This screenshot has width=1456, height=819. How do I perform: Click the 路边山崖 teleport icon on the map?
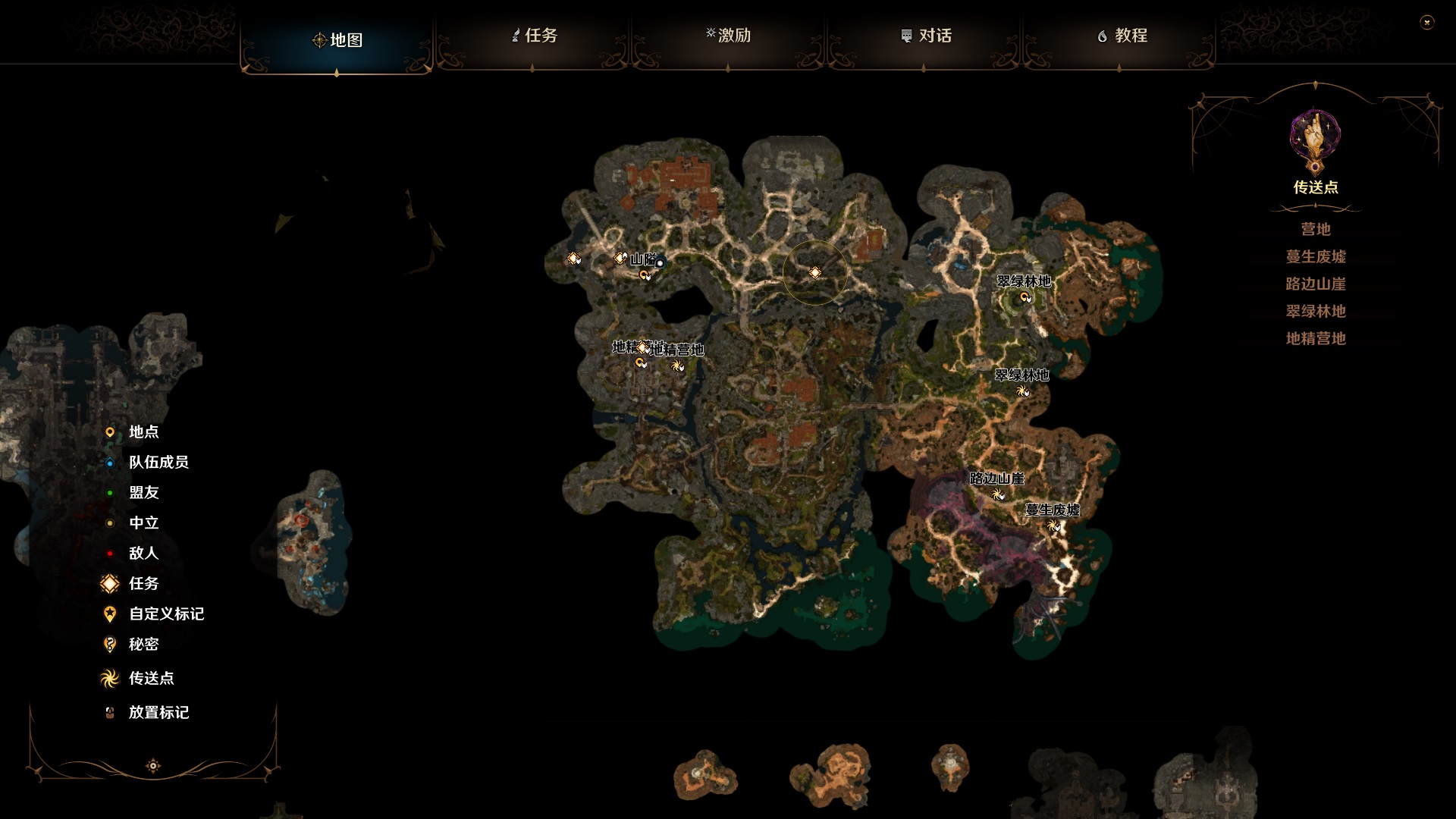pos(997,494)
